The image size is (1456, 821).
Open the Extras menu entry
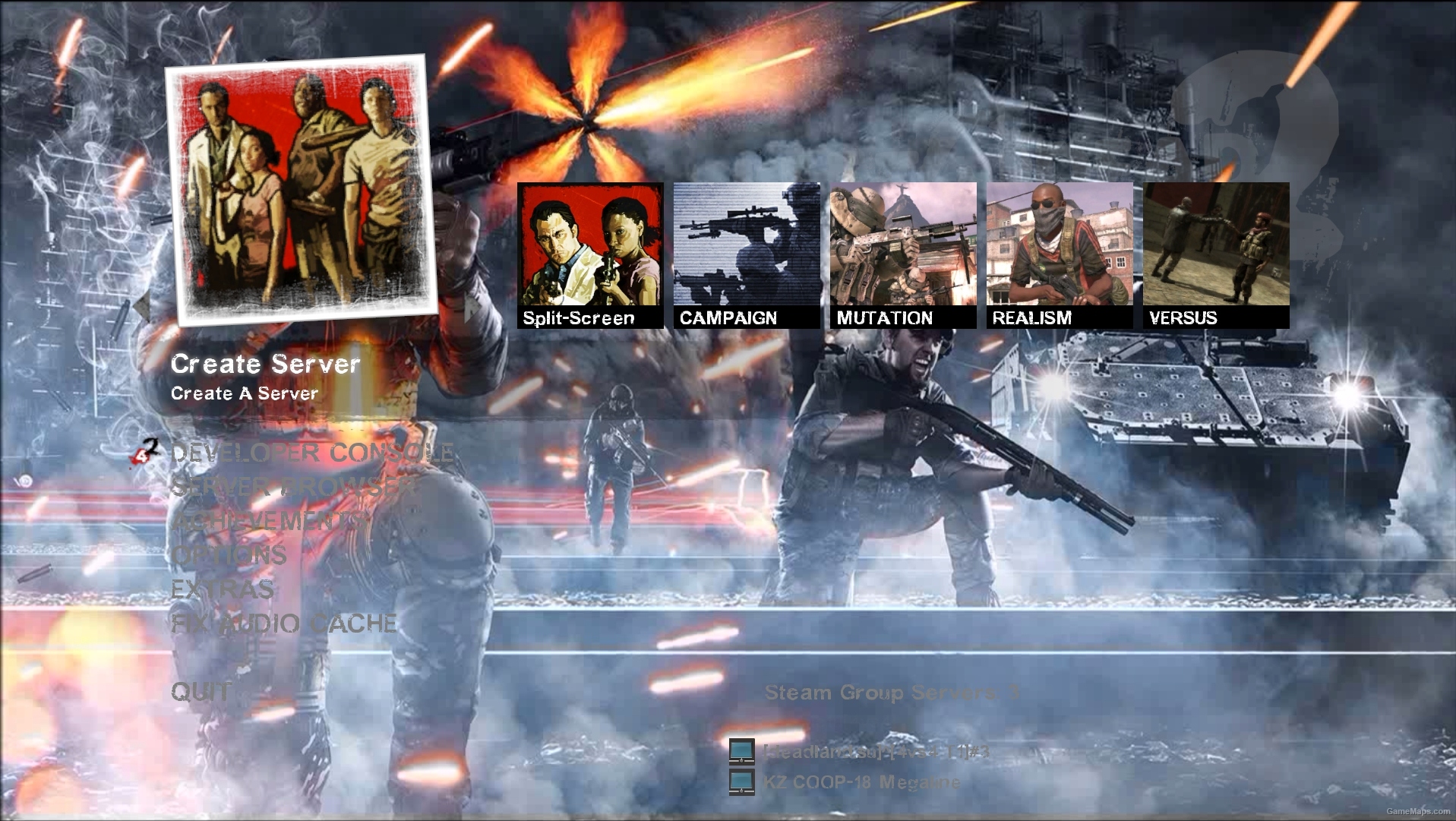(223, 590)
